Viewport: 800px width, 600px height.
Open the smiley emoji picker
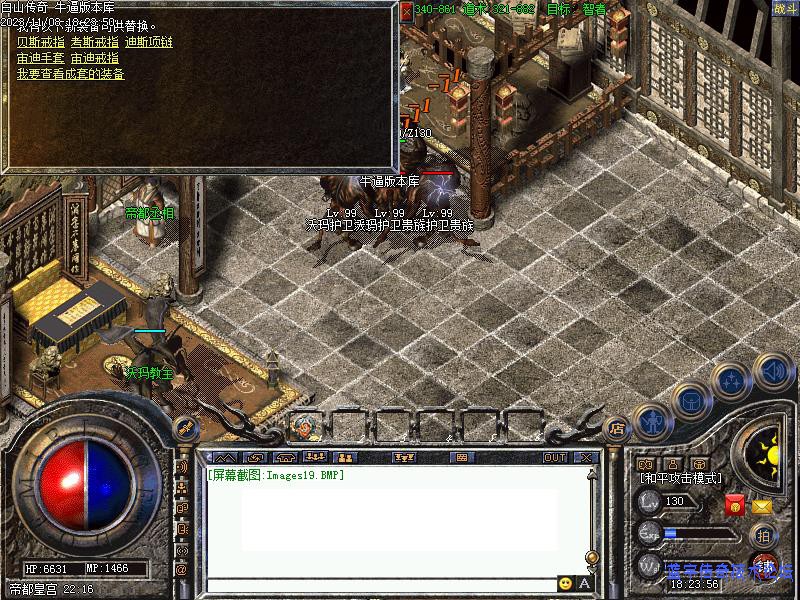coord(566,583)
